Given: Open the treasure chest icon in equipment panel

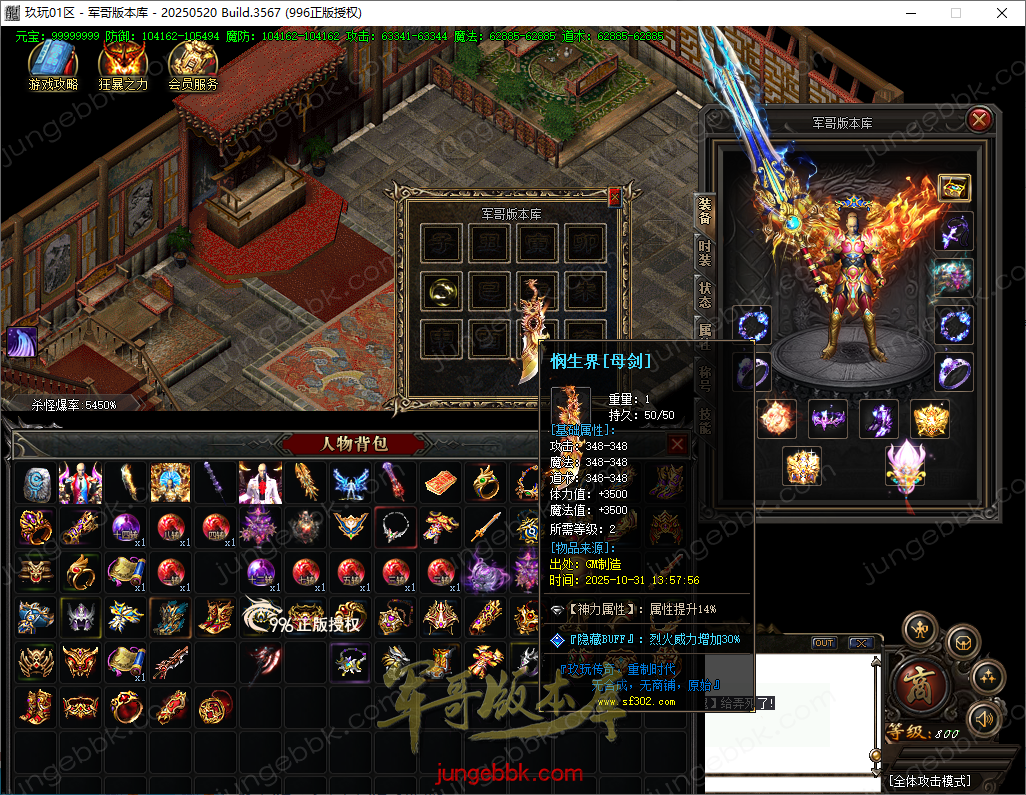Looking at the screenshot, I should [954, 187].
